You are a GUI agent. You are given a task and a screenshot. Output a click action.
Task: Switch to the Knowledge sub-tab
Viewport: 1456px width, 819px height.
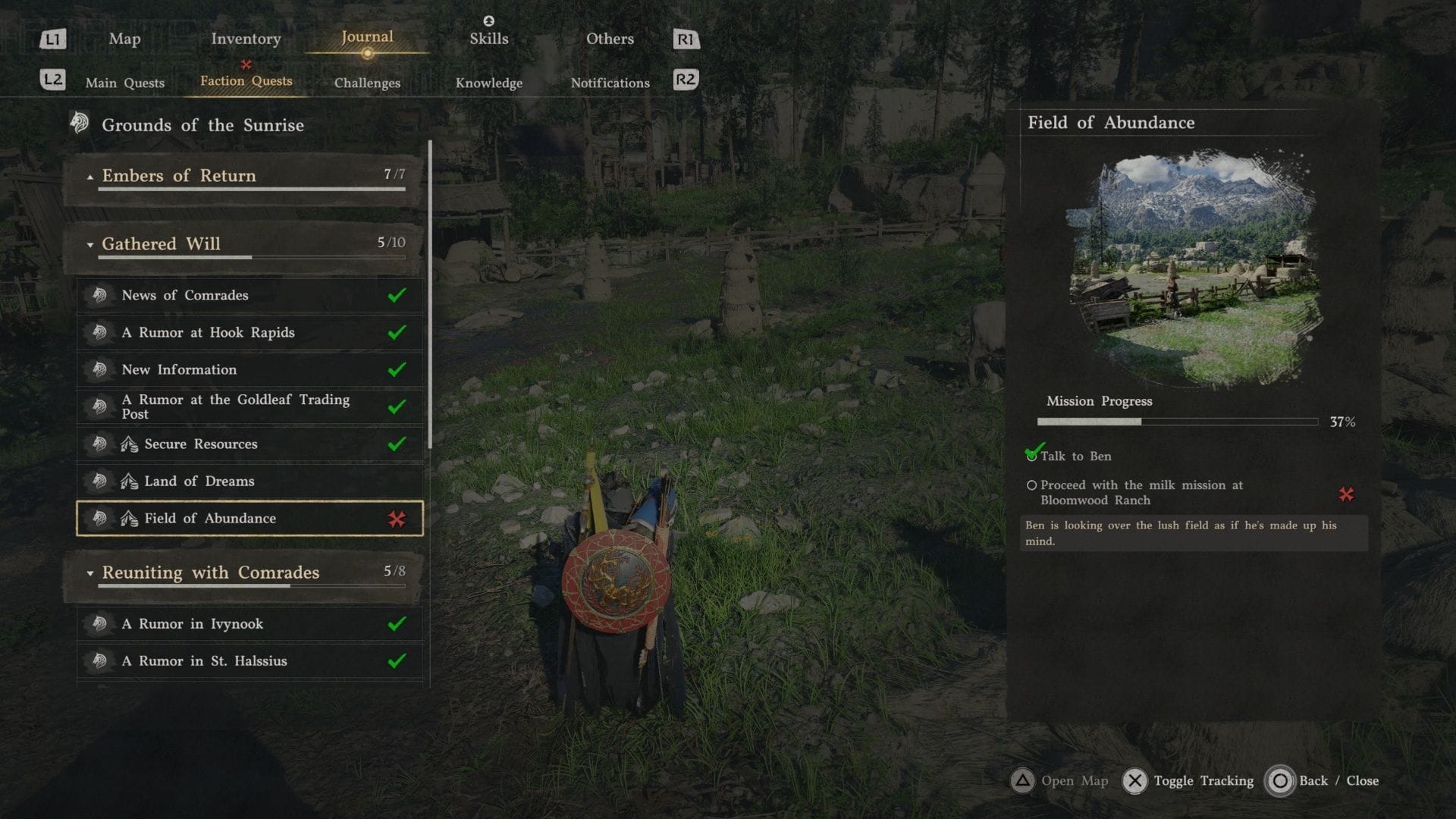(x=488, y=83)
